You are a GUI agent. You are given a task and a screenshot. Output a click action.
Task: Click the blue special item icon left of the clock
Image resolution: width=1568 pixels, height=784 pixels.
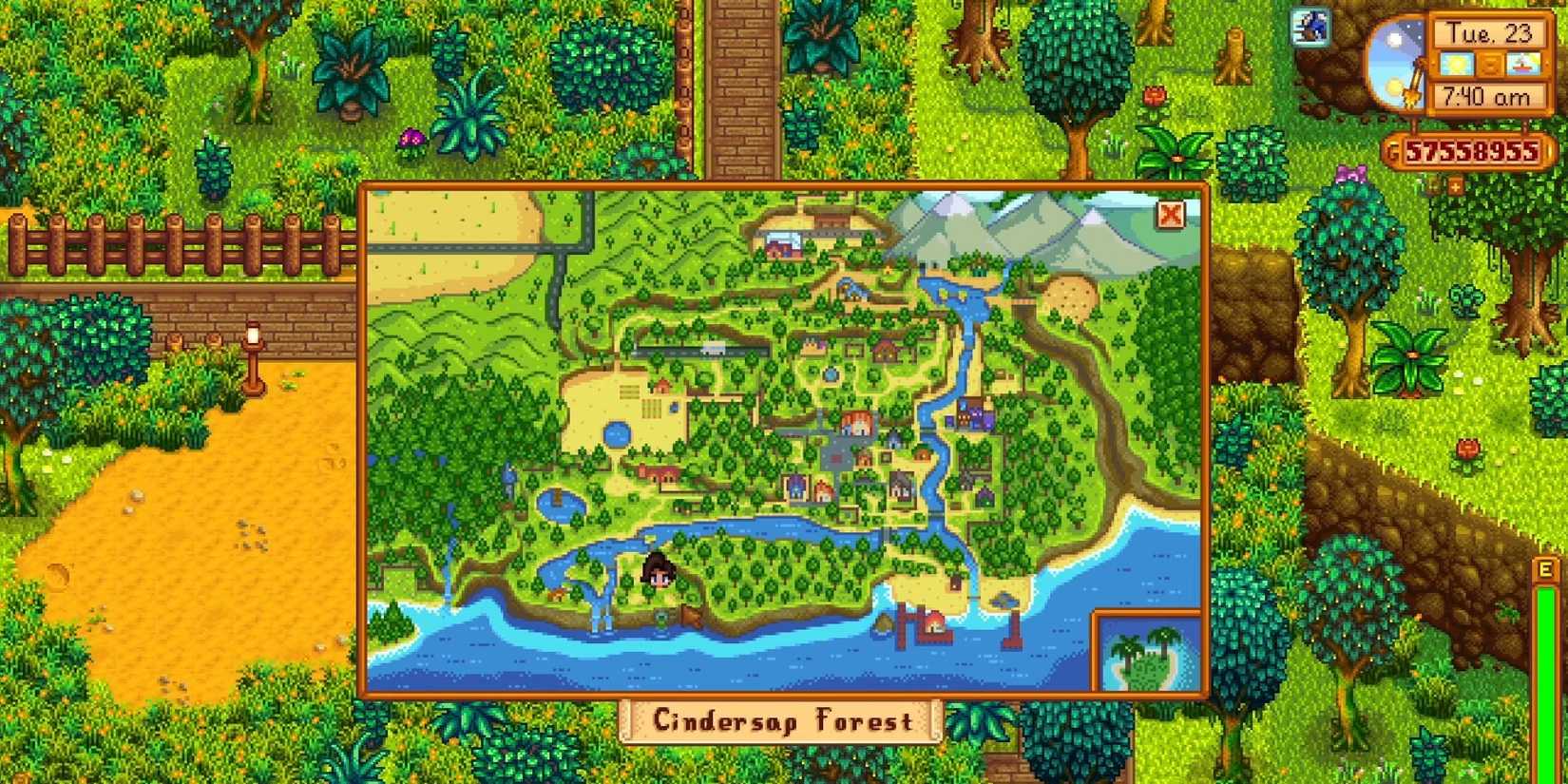click(x=1310, y=26)
